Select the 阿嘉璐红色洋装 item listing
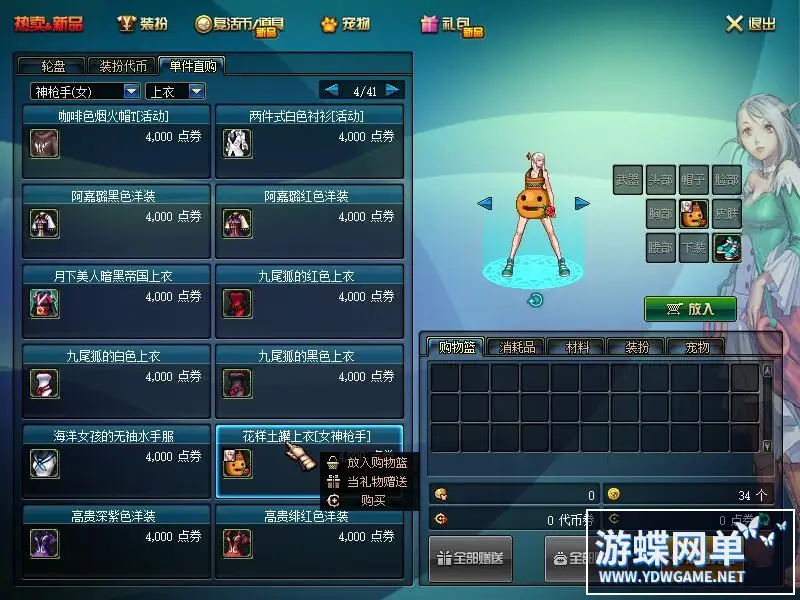The width and height of the screenshot is (800, 600). pos(309,222)
